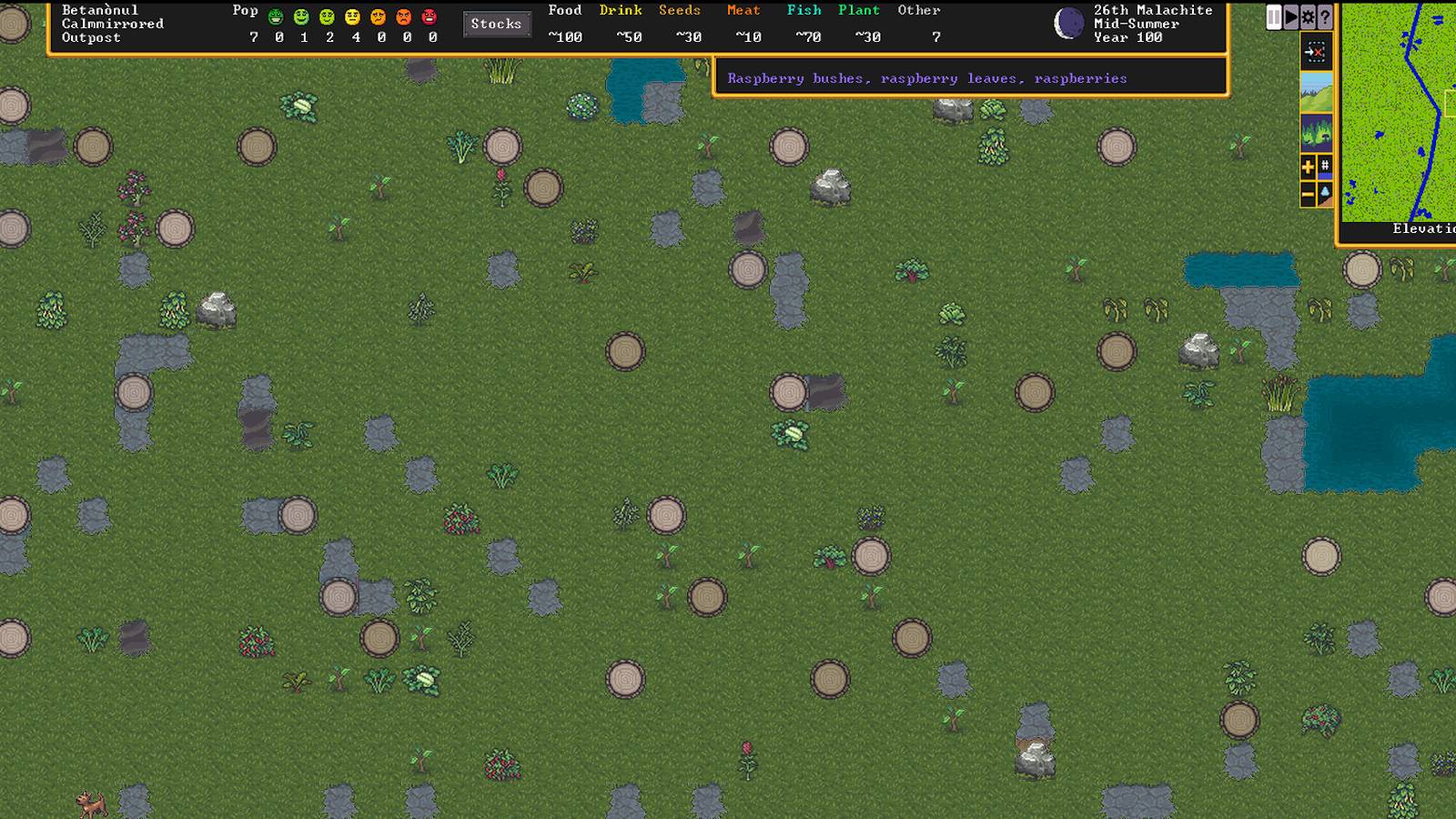The image size is (1456, 819).
Task: Zoom out using the minus icon
Action: 1307,193
